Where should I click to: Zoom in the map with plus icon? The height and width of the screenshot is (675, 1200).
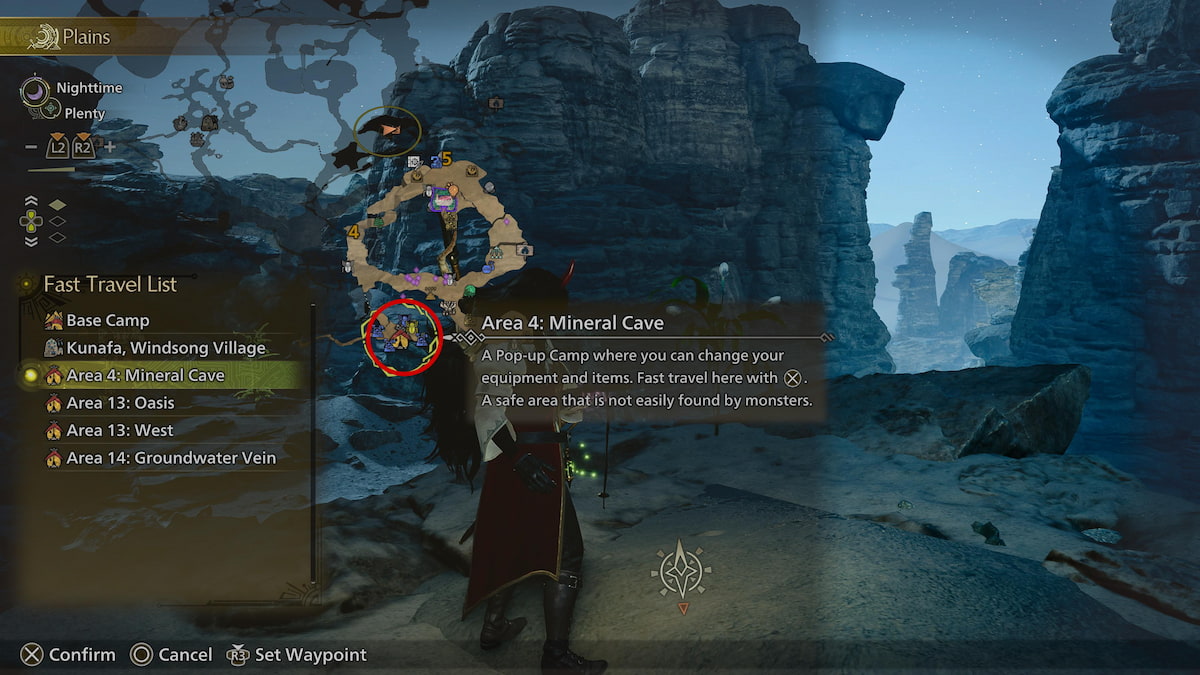(109, 147)
